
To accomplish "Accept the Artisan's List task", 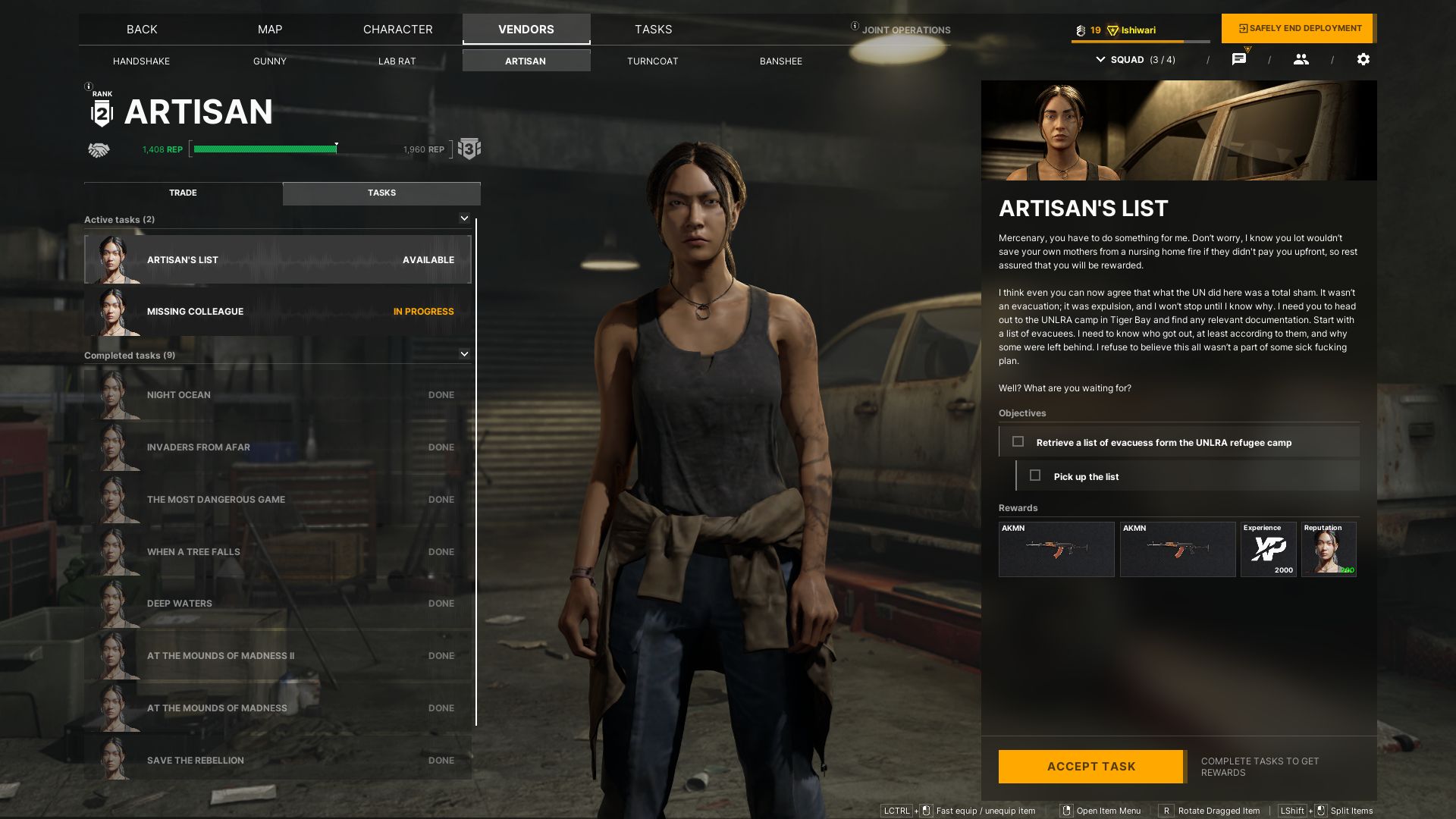I will (1090, 767).
